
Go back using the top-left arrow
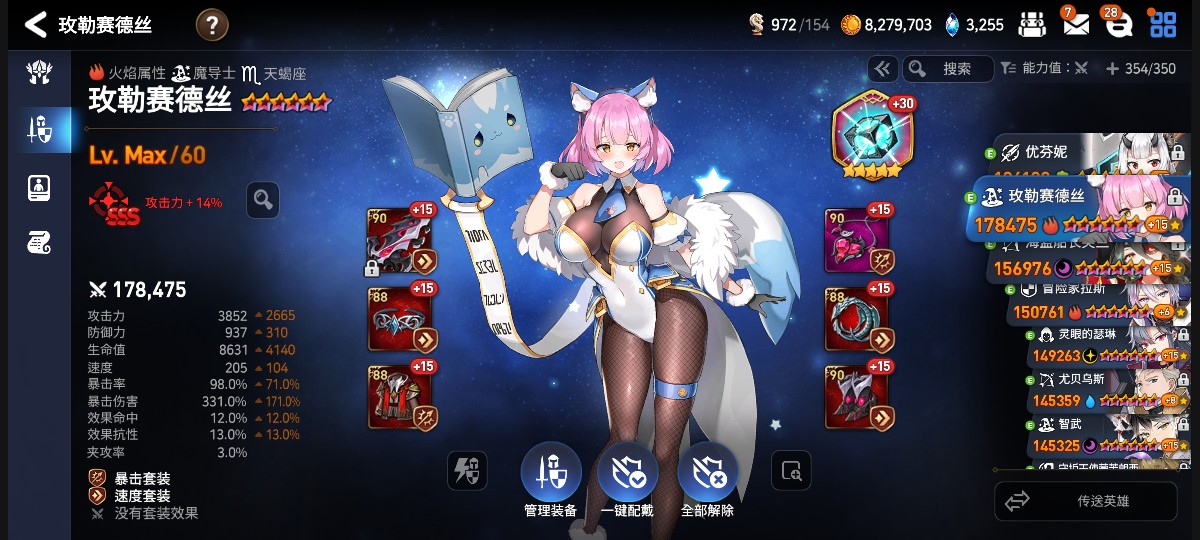pos(36,25)
